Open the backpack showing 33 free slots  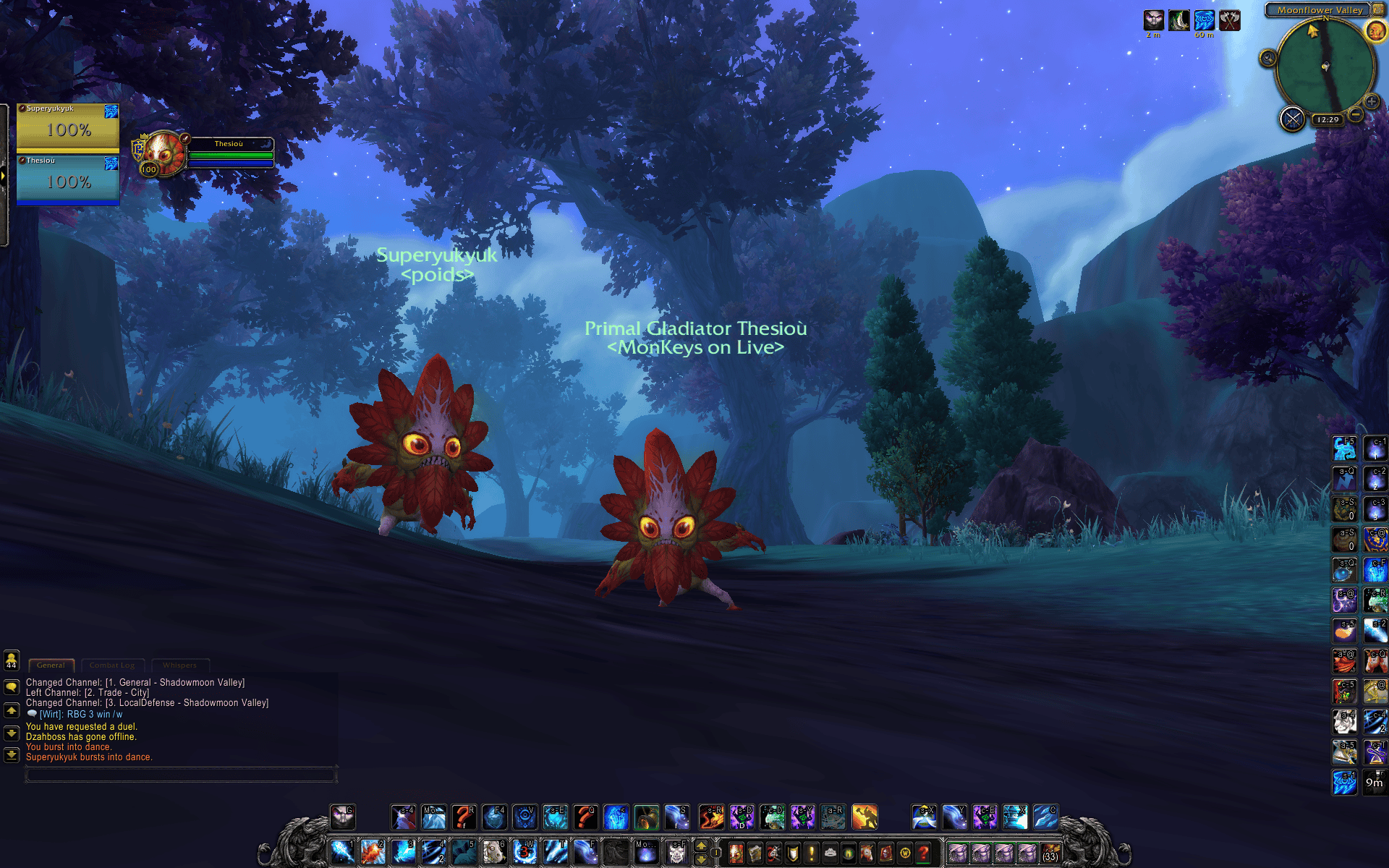pyautogui.click(x=1050, y=854)
